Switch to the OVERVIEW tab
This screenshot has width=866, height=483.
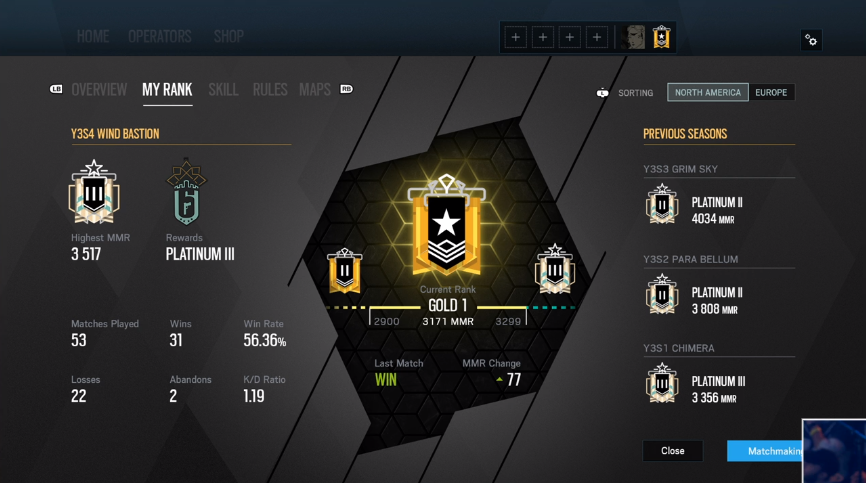(x=99, y=90)
